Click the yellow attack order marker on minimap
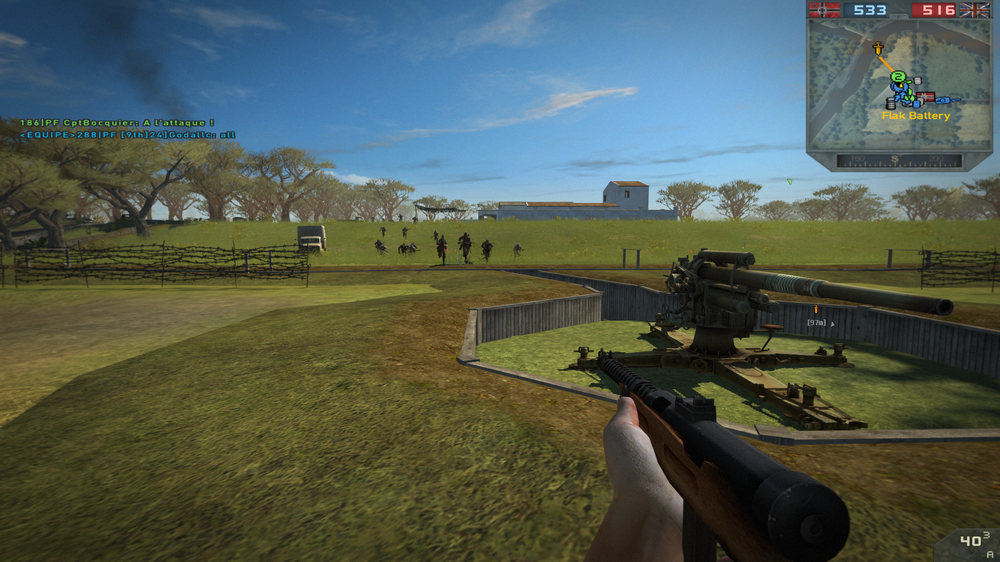This screenshot has height=562, width=1000. [x=877, y=47]
